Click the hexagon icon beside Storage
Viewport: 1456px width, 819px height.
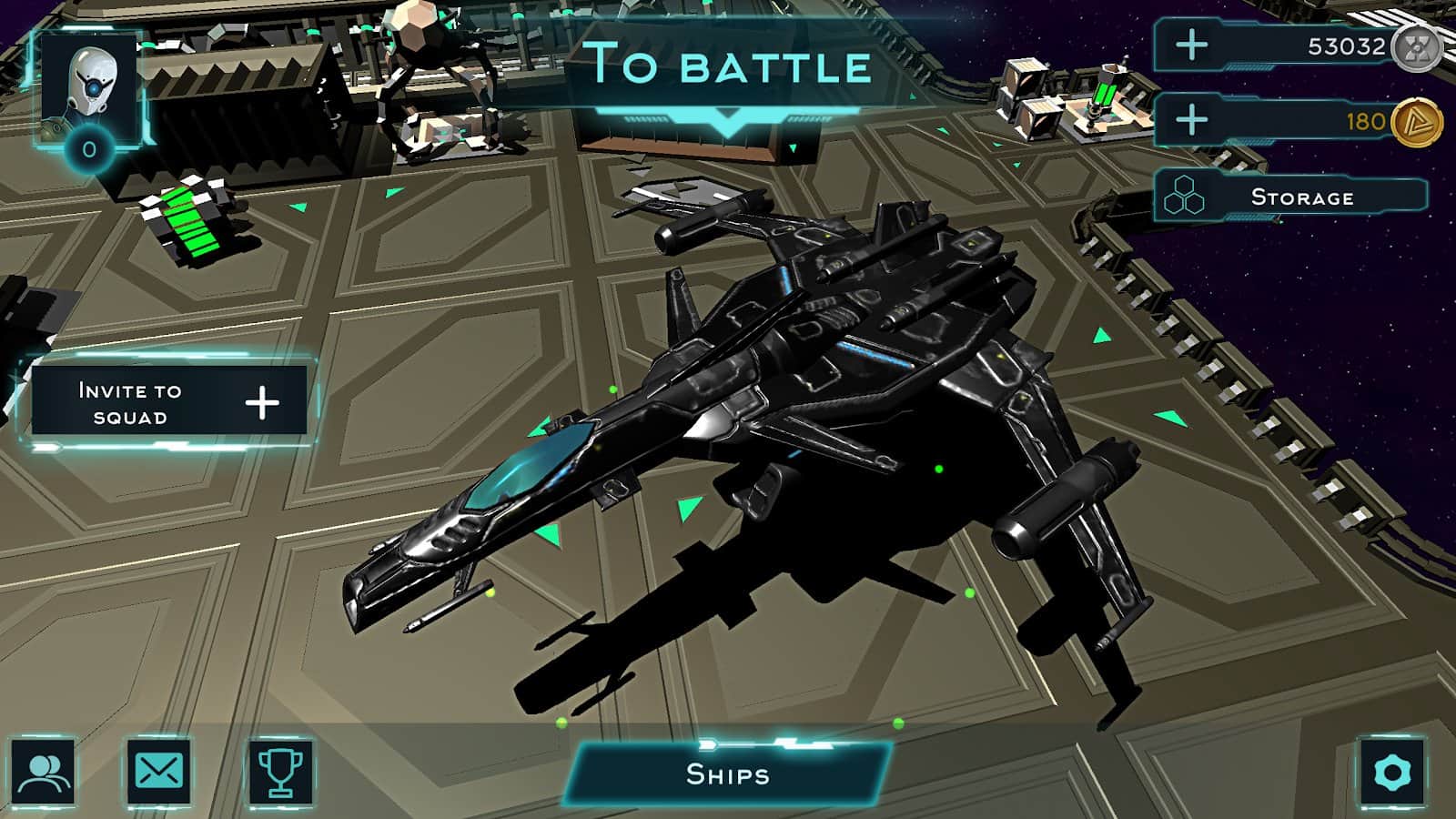click(x=1186, y=194)
